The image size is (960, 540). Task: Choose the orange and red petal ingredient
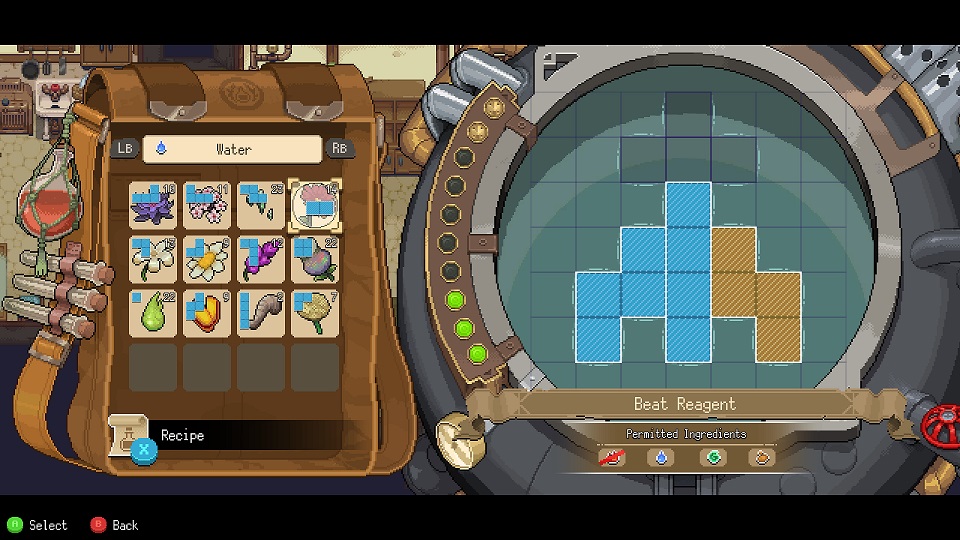coord(207,313)
